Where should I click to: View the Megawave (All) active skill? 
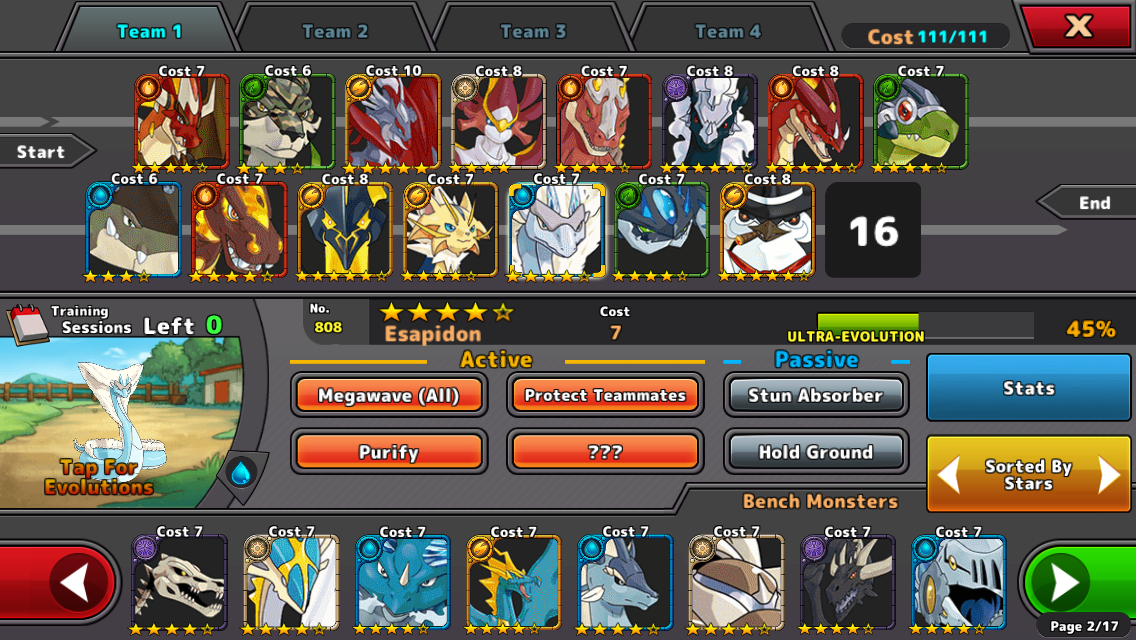pos(389,395)
